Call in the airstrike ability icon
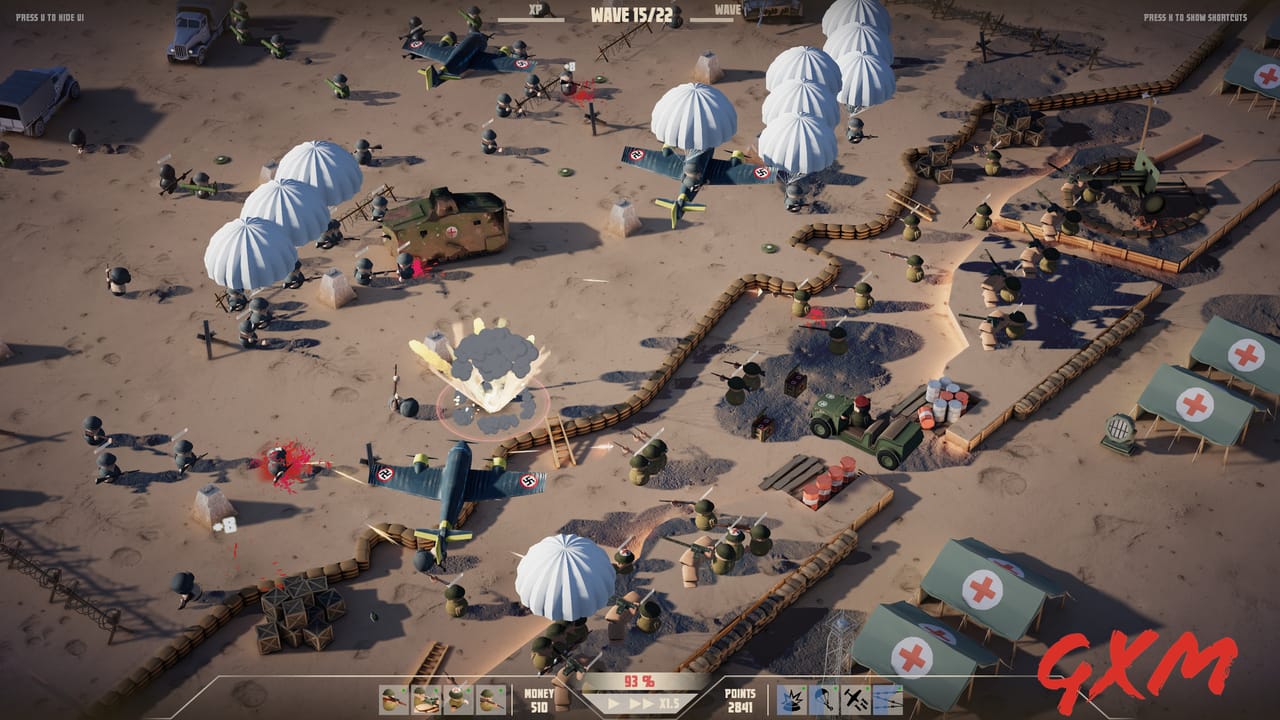Image resolution: width=1280 pixels, height=720 pixels. 857,700
